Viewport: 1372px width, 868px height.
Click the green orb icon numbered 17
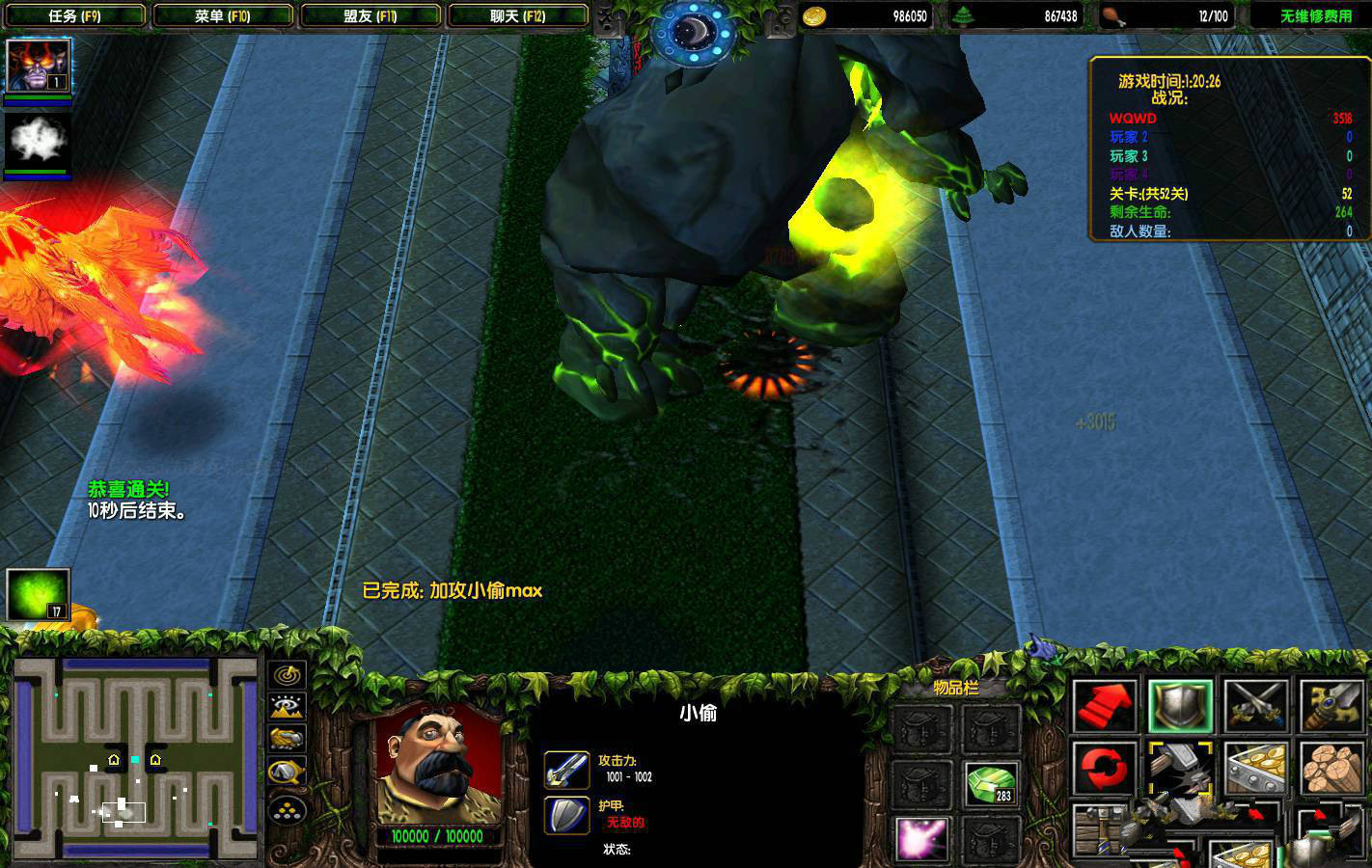point(38,594)
